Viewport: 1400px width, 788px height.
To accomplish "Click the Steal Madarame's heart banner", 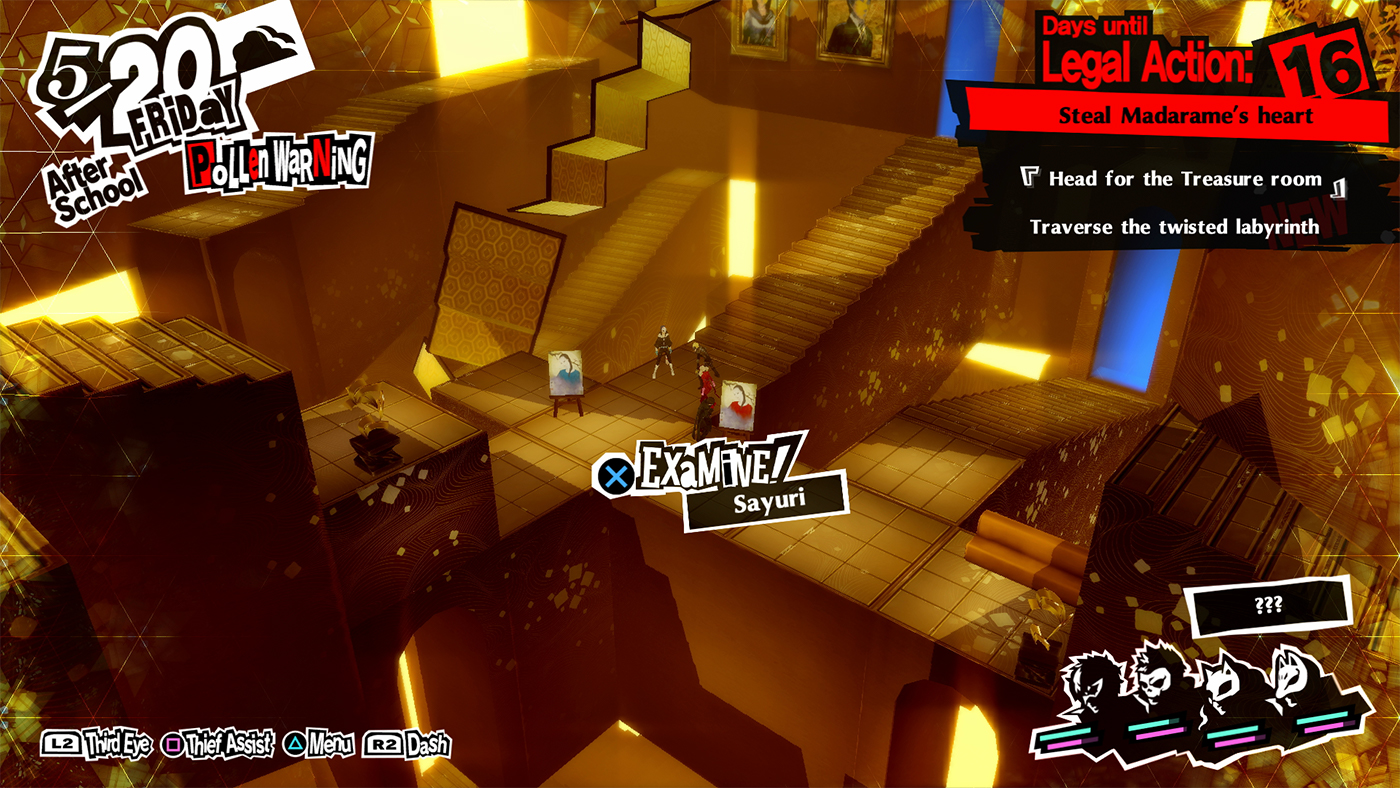I will pos(1183,115).
